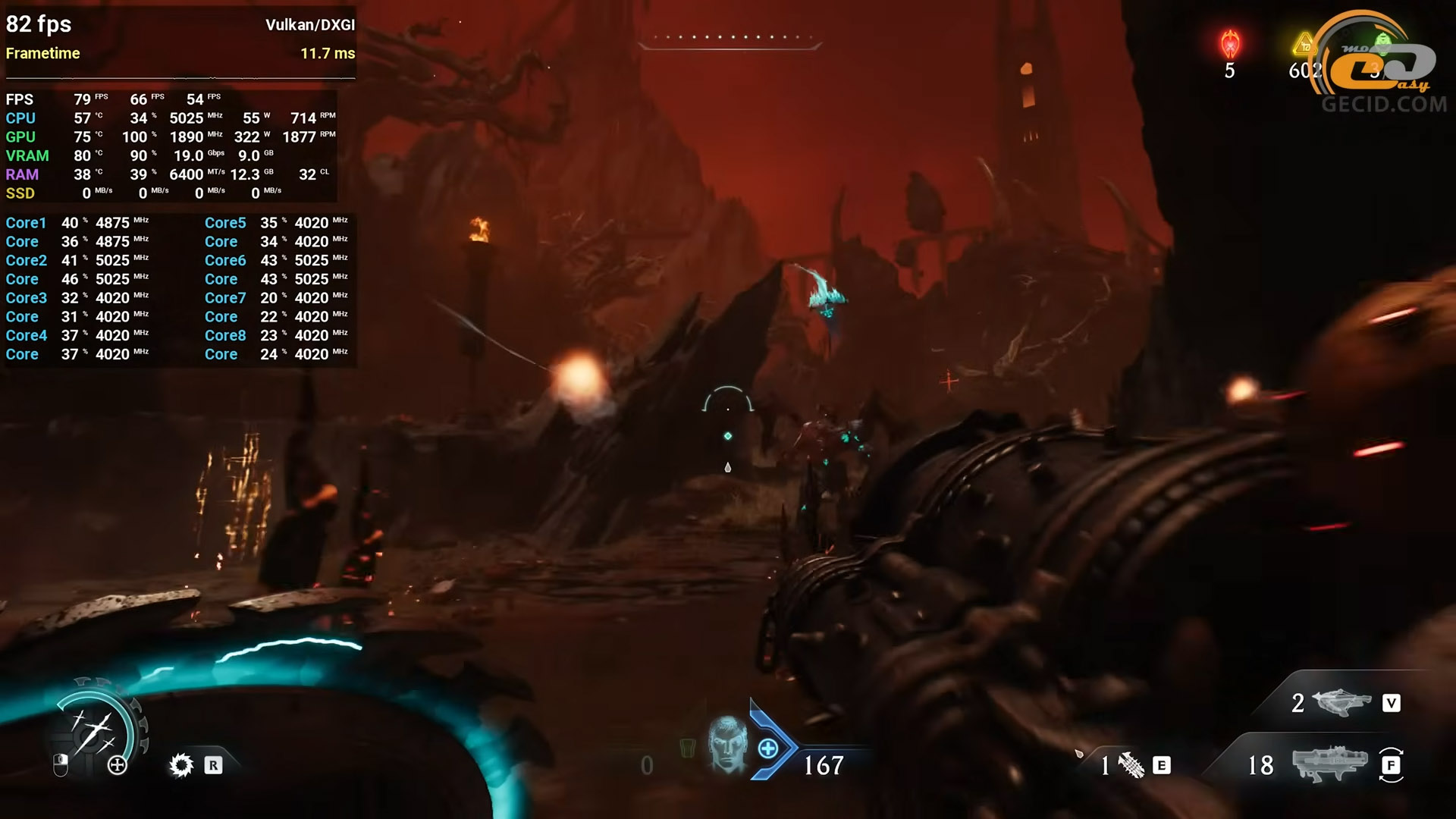Click the red demon resource icon
1456x819 pixels.
[x=1230, y=44]
